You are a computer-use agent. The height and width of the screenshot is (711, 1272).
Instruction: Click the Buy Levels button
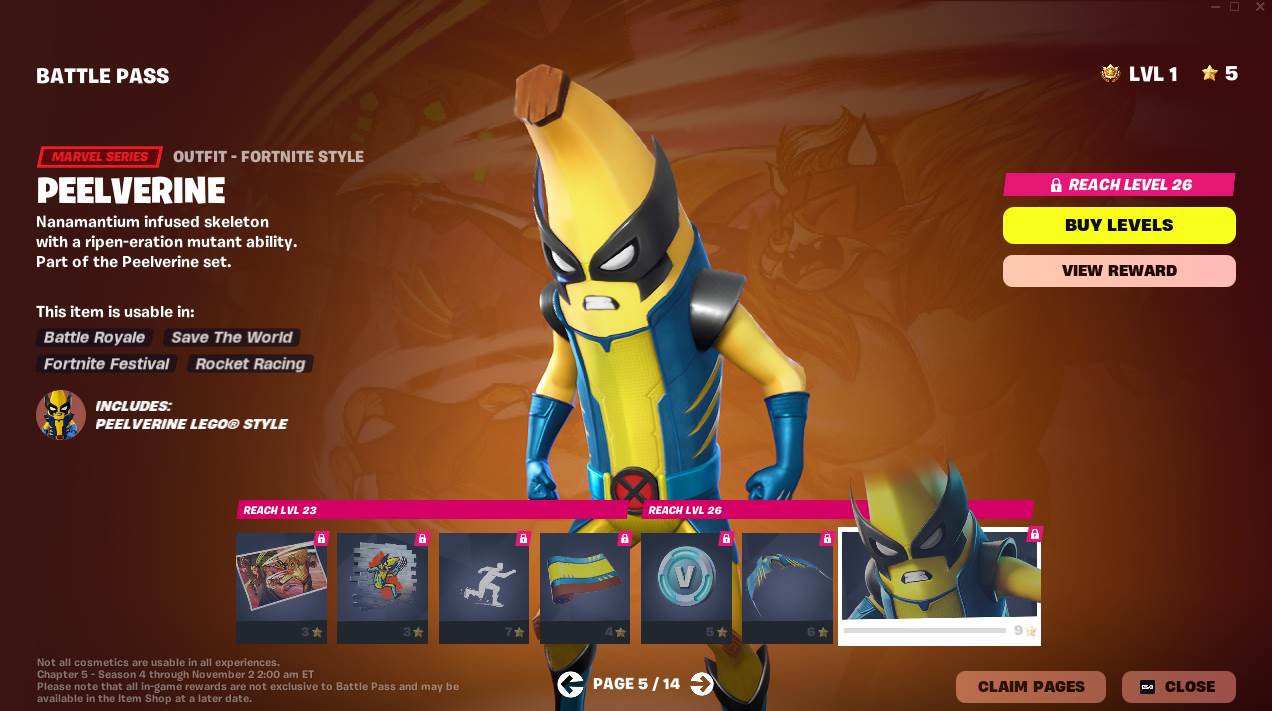click(x=1119, y=225)
